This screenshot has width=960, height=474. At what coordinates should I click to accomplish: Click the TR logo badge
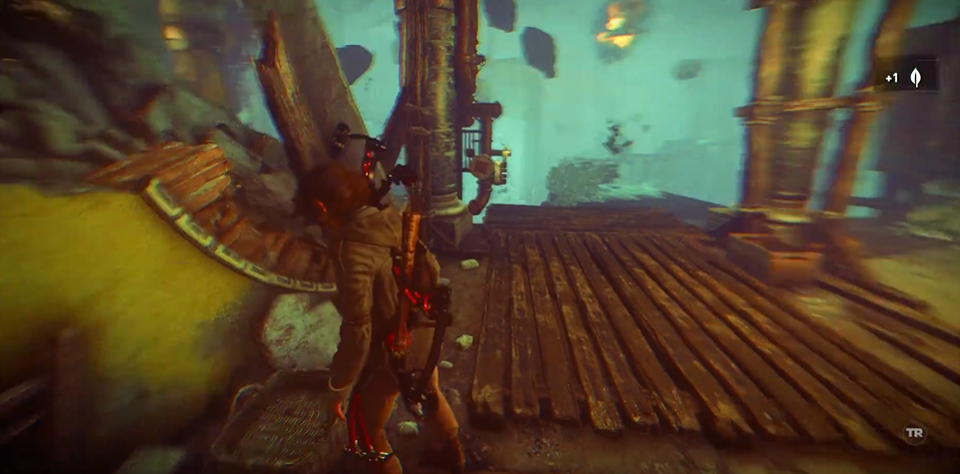[913, 433]
